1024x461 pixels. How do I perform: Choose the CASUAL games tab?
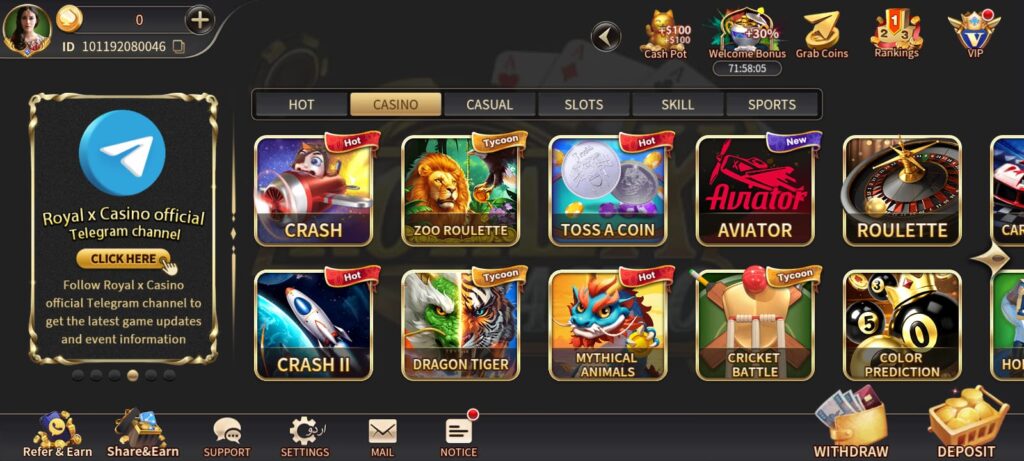490,104
